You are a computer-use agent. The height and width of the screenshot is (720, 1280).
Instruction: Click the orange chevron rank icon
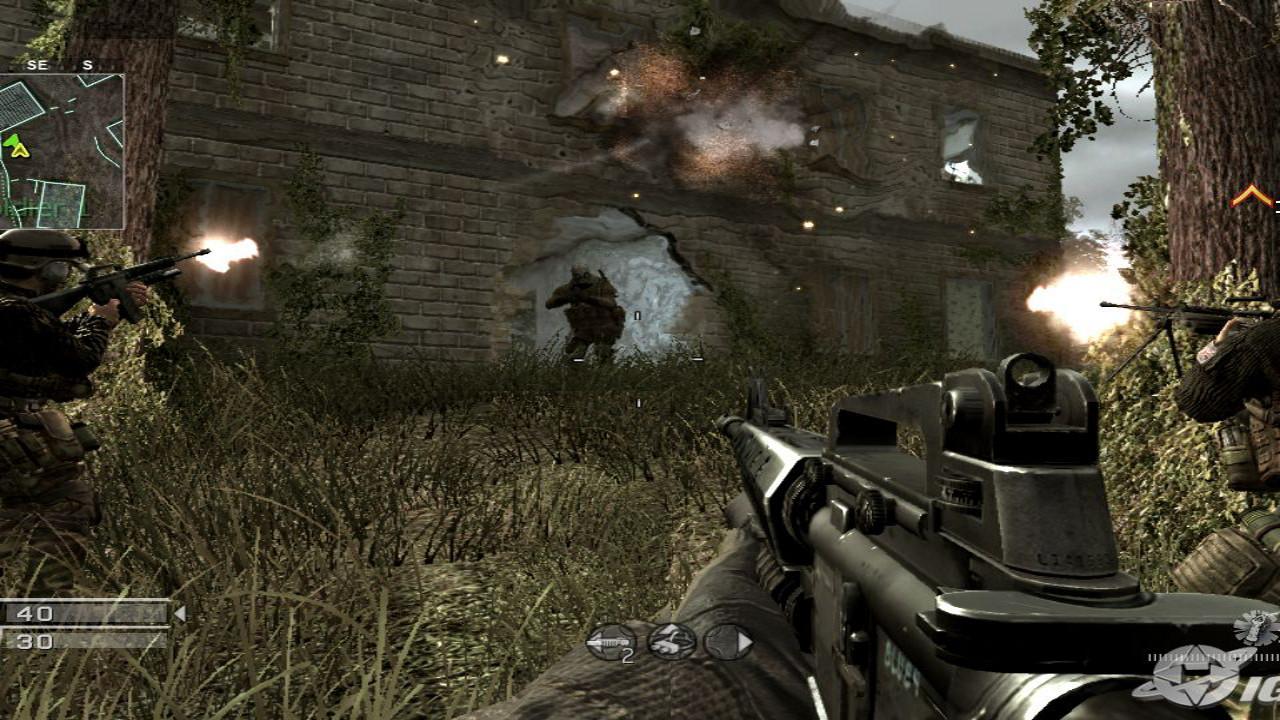(1251, 196)
